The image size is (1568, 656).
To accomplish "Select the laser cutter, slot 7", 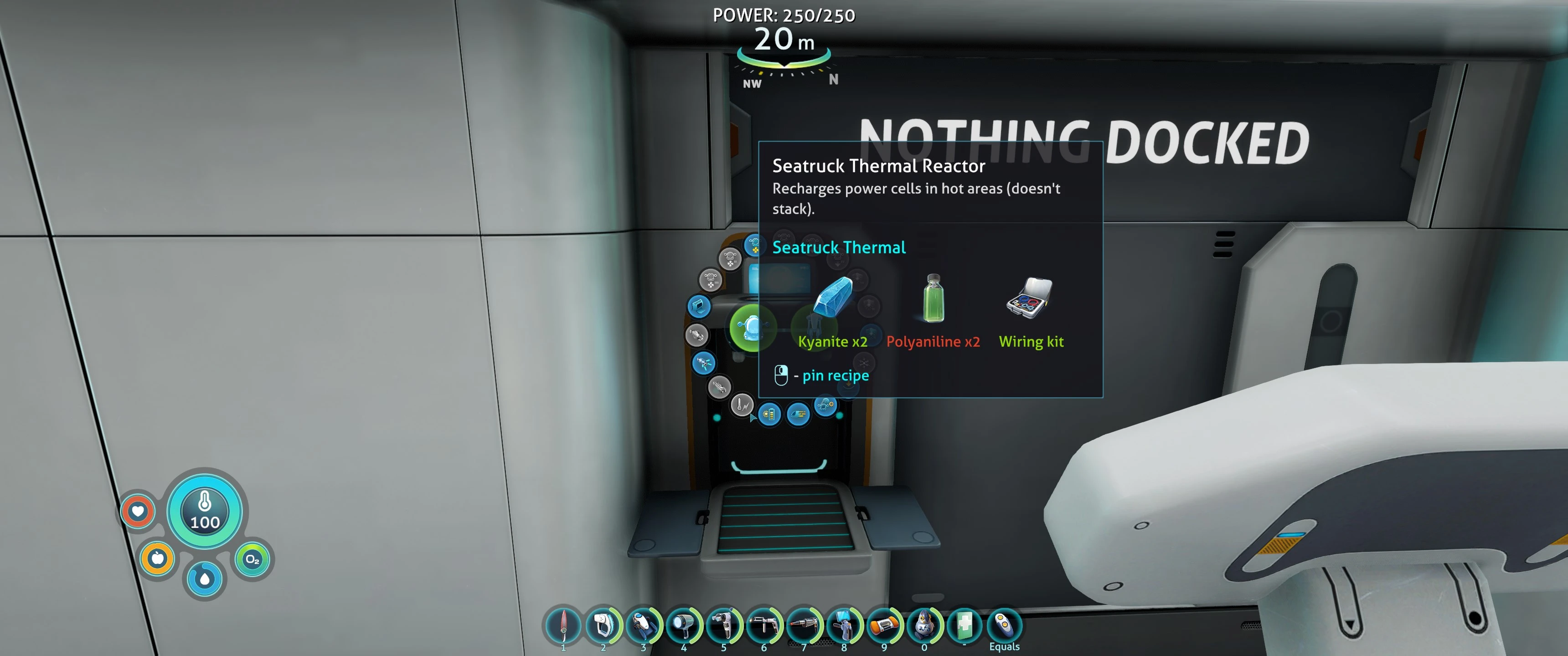I will [804, 625].
